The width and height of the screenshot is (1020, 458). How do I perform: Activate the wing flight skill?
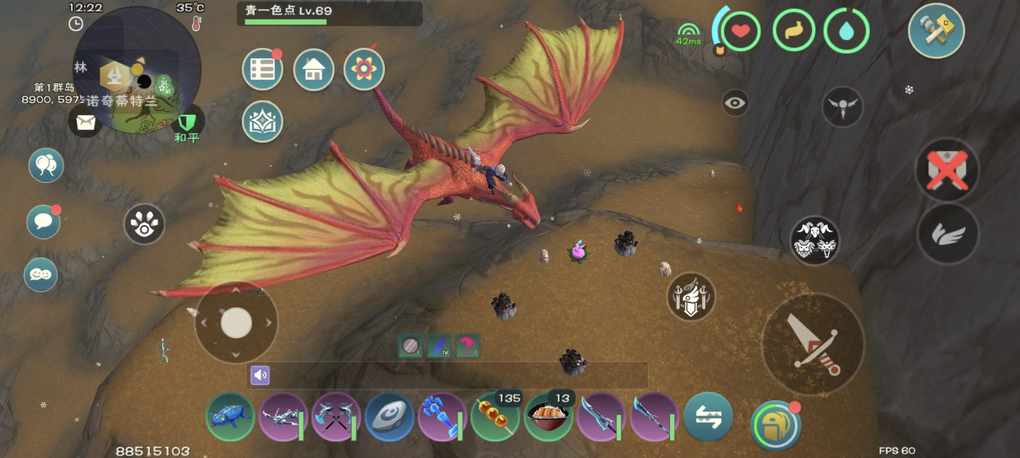[947, 234]
